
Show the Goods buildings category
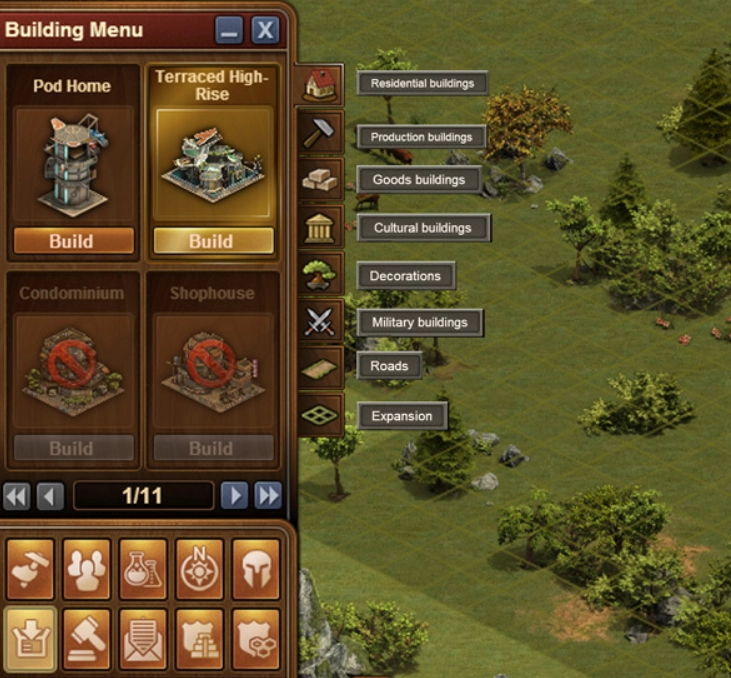pyautogui.click(x=320, y=180)
